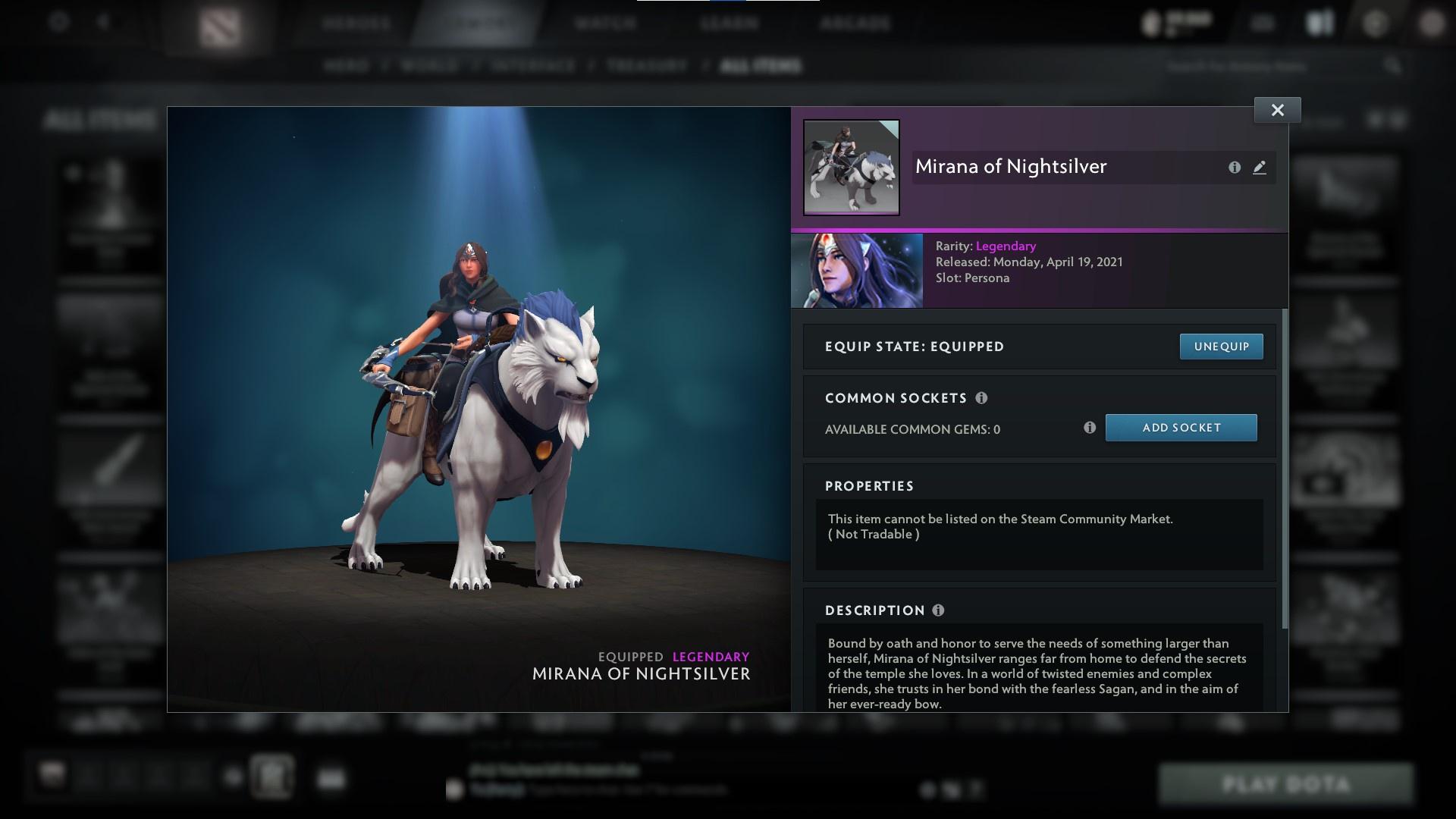
Task: Open the info icon beside the item name
Action: coord(1234,168)
